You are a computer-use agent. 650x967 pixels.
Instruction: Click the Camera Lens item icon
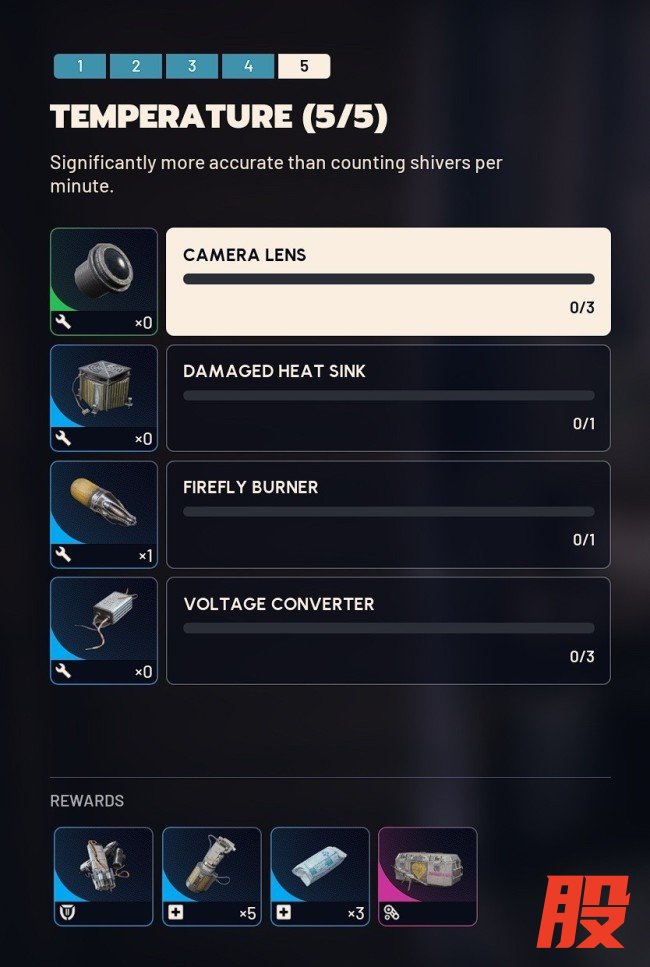click(x=104, y=281)
